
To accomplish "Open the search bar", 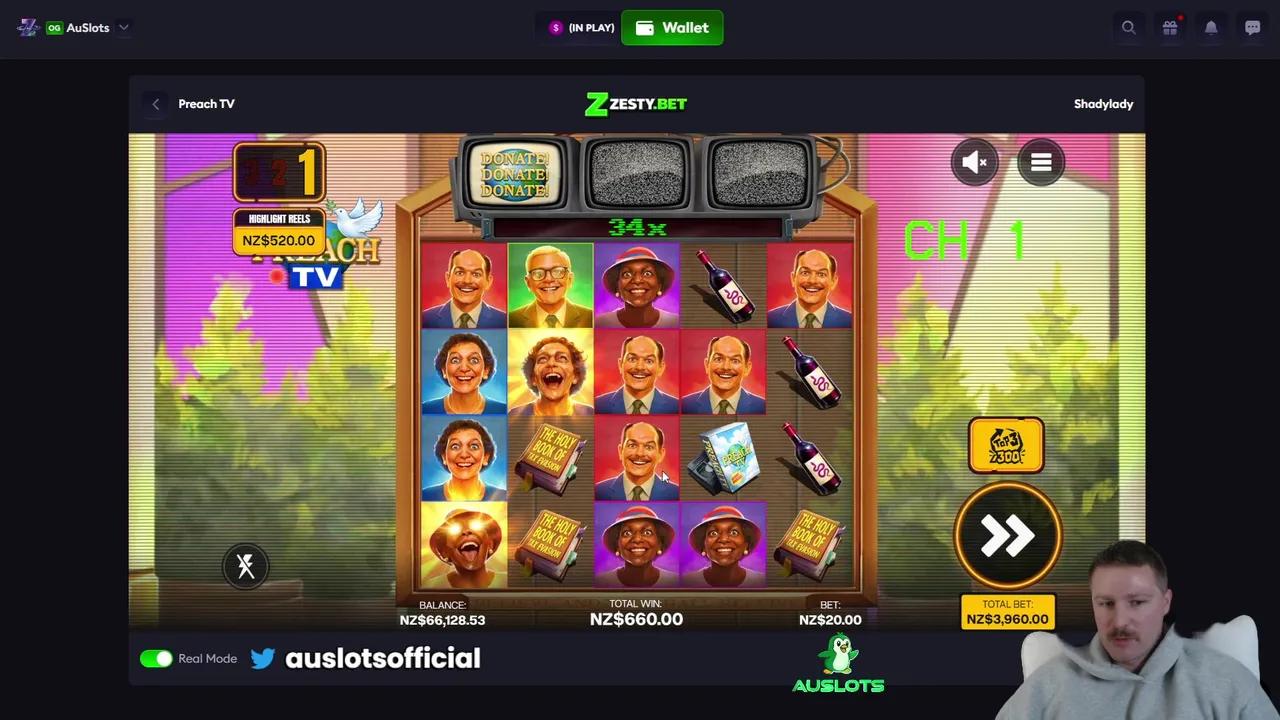I will coord(1128,27).
